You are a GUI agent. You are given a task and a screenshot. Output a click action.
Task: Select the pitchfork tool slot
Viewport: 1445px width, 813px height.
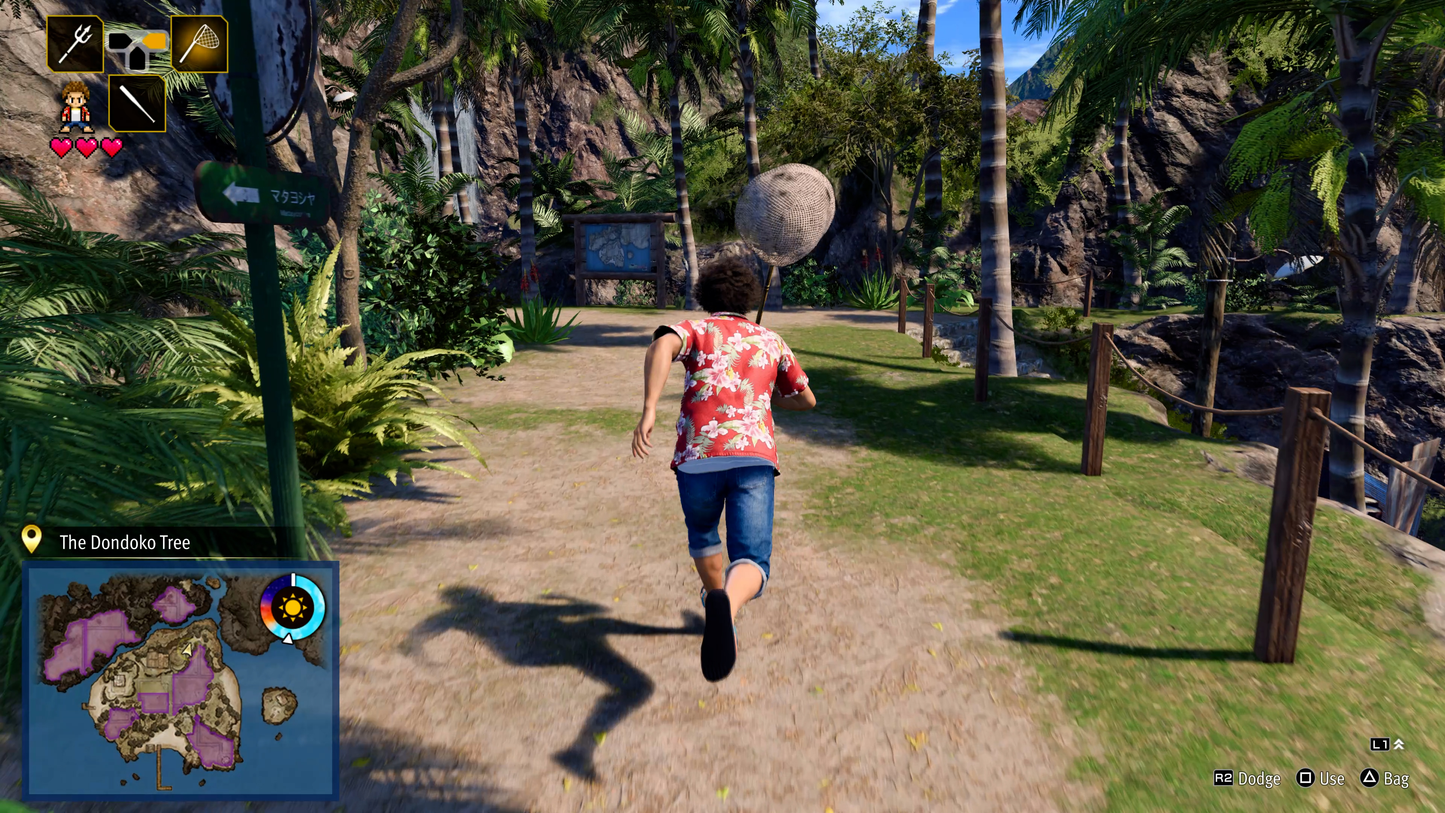click(x=74, y=43)
